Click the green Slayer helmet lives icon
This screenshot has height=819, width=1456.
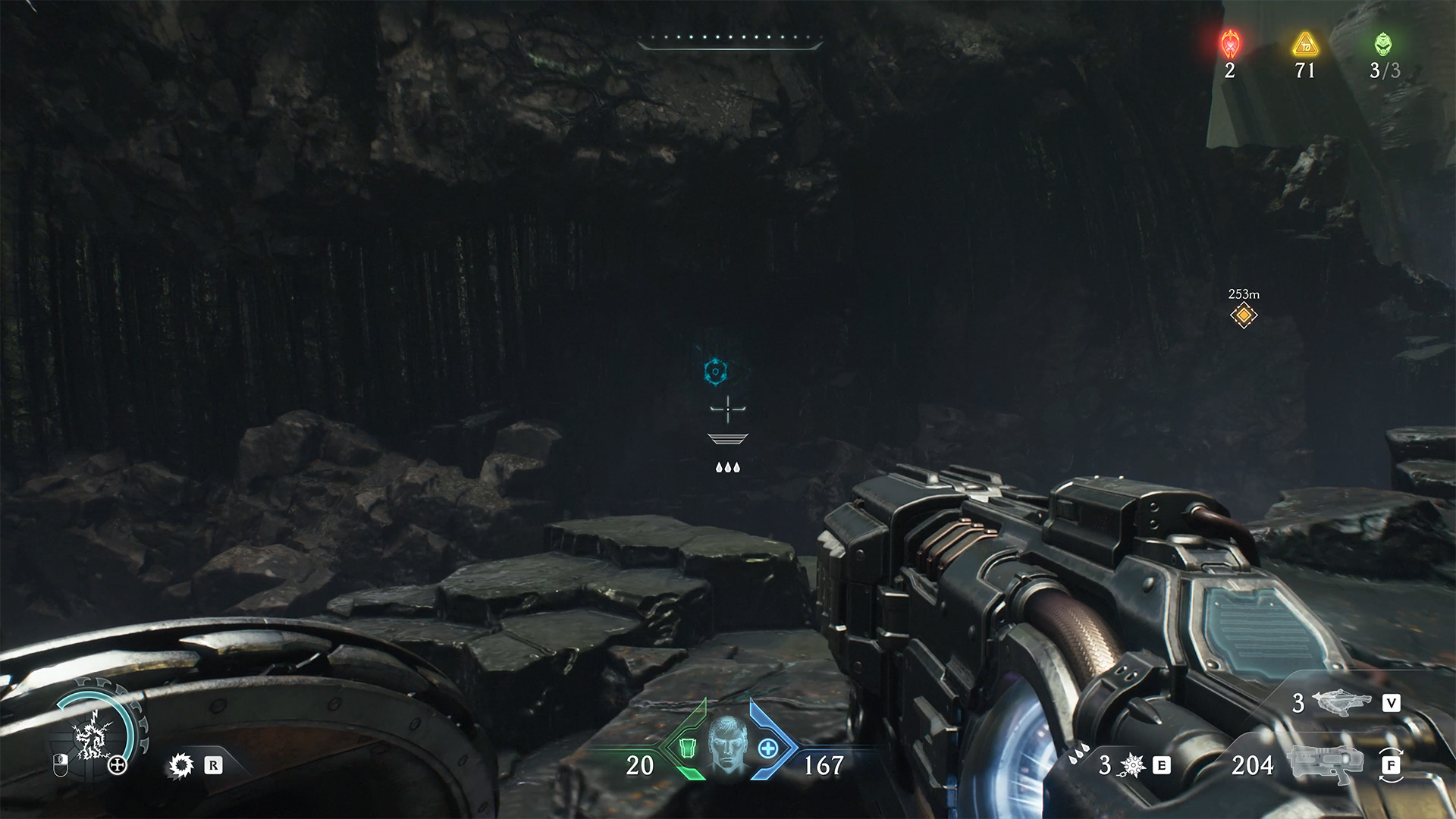coord(1383,44)
